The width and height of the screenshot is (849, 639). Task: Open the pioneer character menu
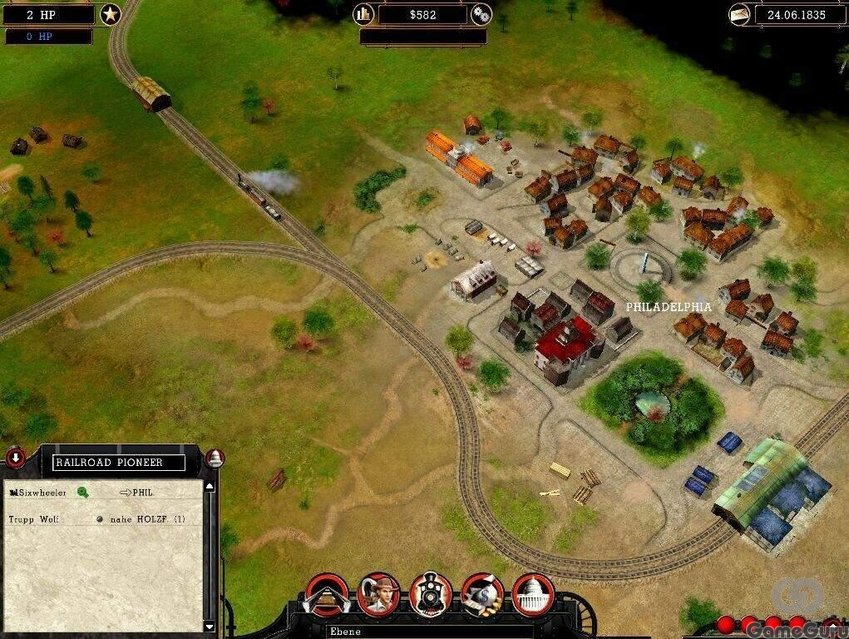(x=378, y=594)
